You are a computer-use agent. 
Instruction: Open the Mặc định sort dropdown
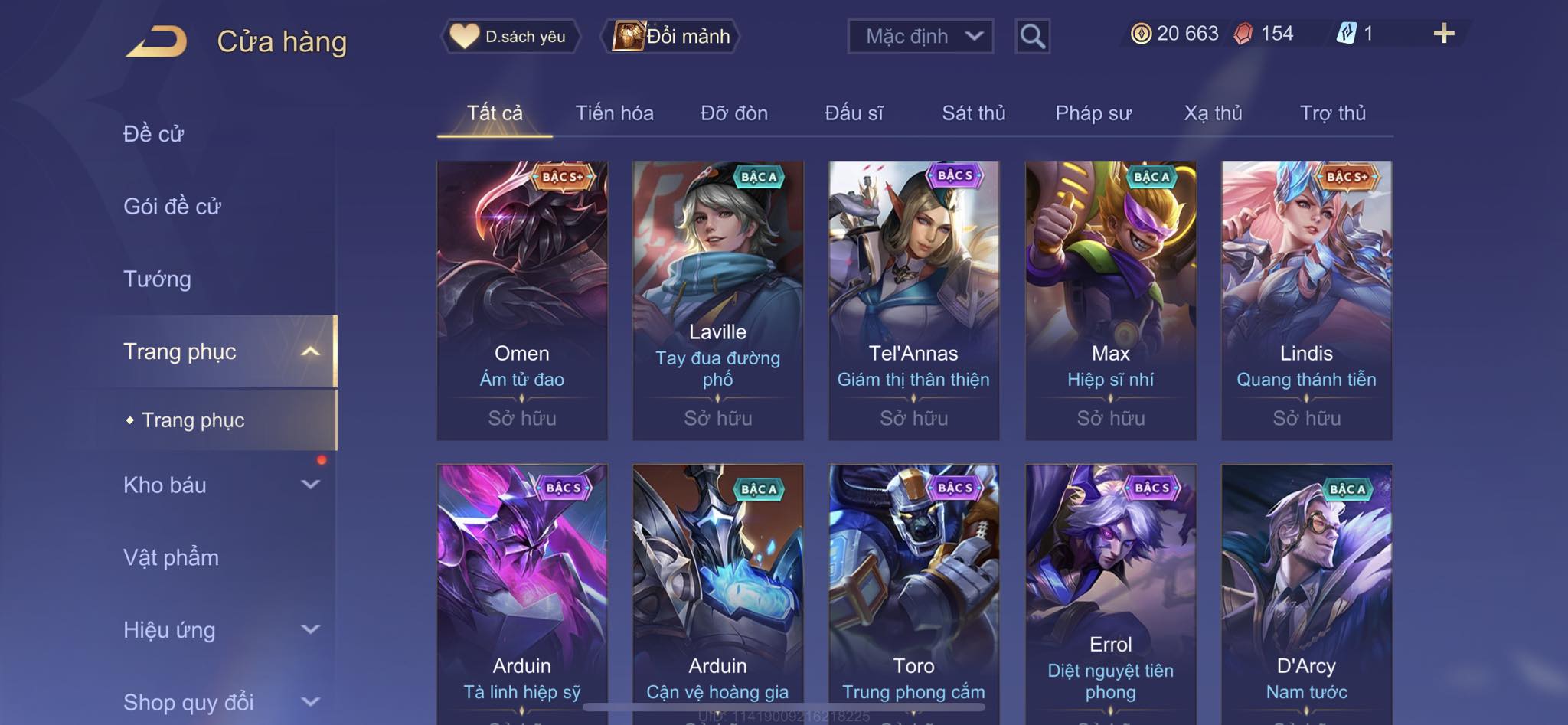pyautogui.click(x=920, y=36)
